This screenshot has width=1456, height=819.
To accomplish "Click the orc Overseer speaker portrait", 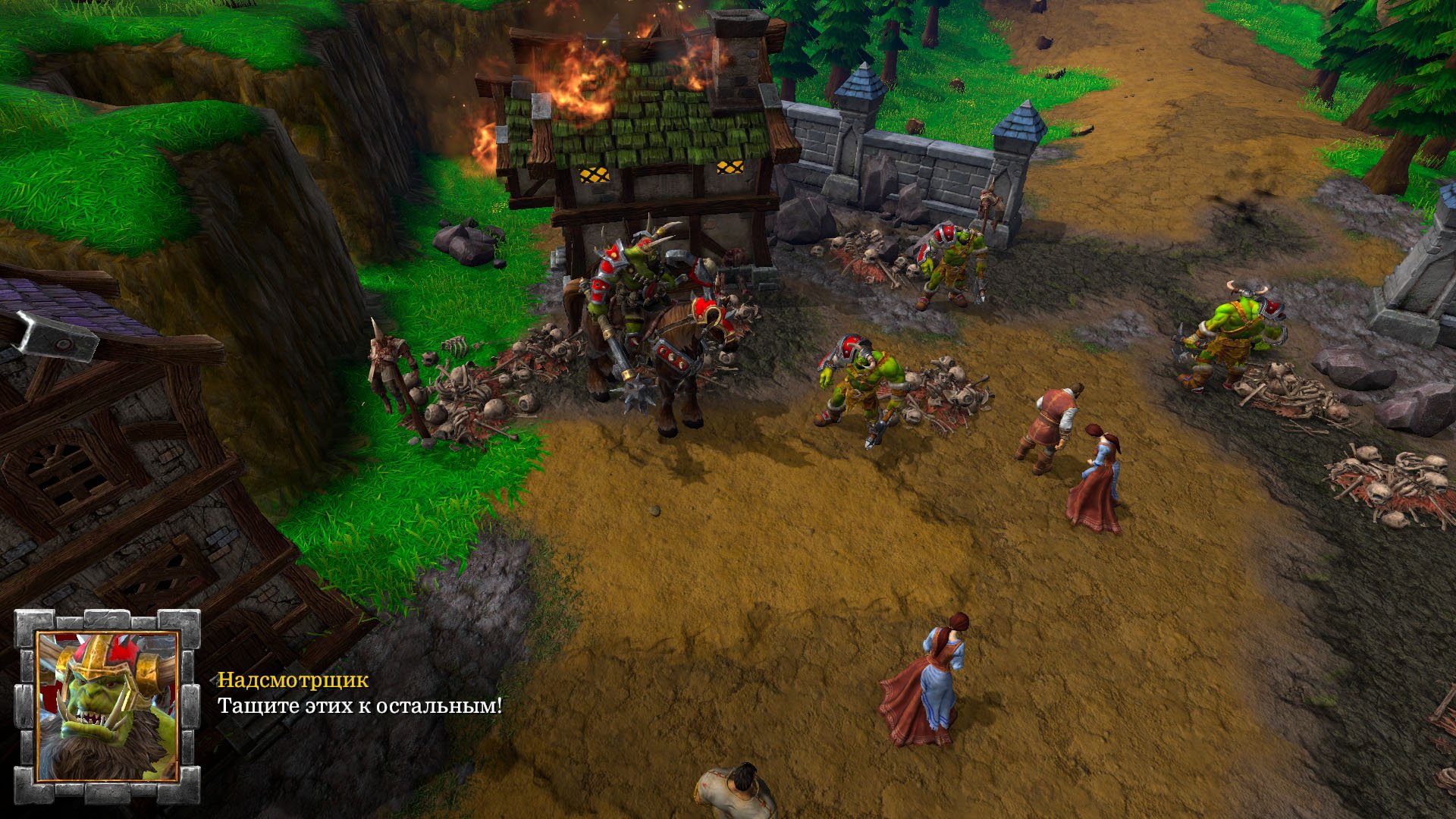I will click(x=107, y=706).
